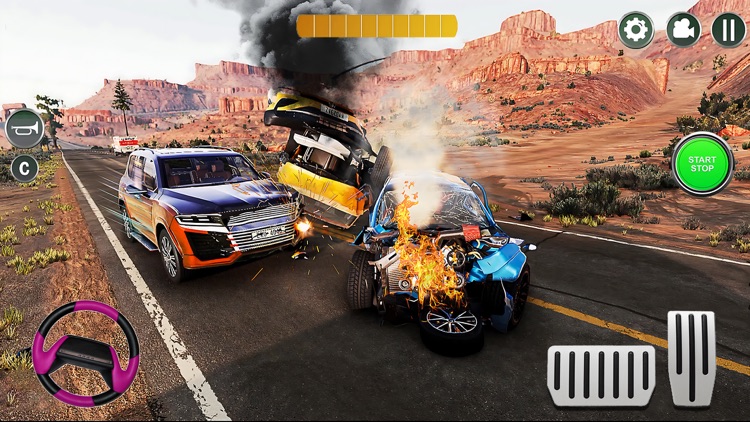This screenshot has width=750, height=422.
Task: Open the gear settings menu
Action: (636, 30)
